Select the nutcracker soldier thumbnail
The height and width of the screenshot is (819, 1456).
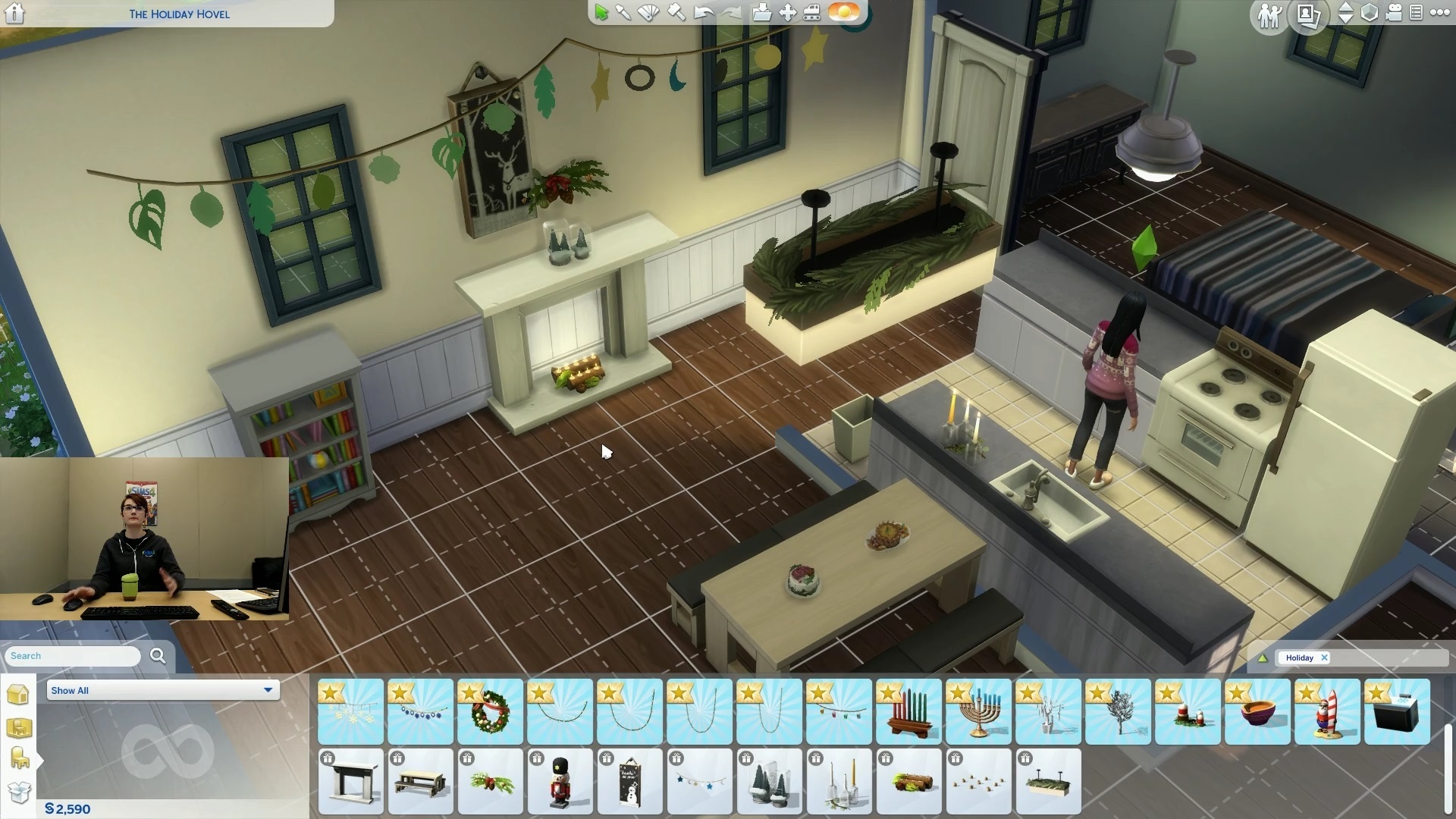coord(560,782)
